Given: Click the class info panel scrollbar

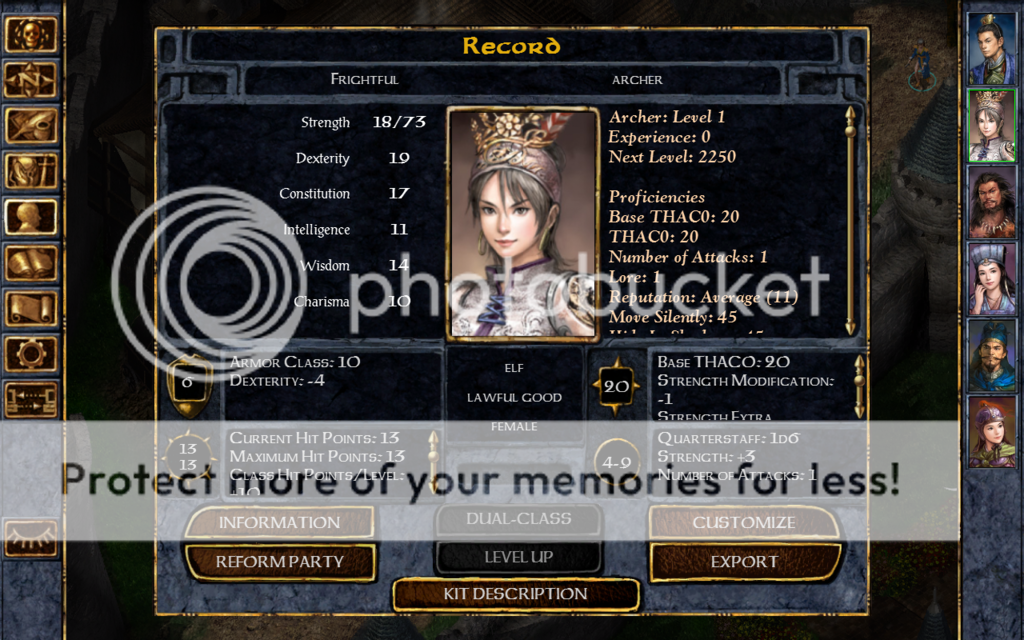Looking at the screenshot, I should 850,220.
